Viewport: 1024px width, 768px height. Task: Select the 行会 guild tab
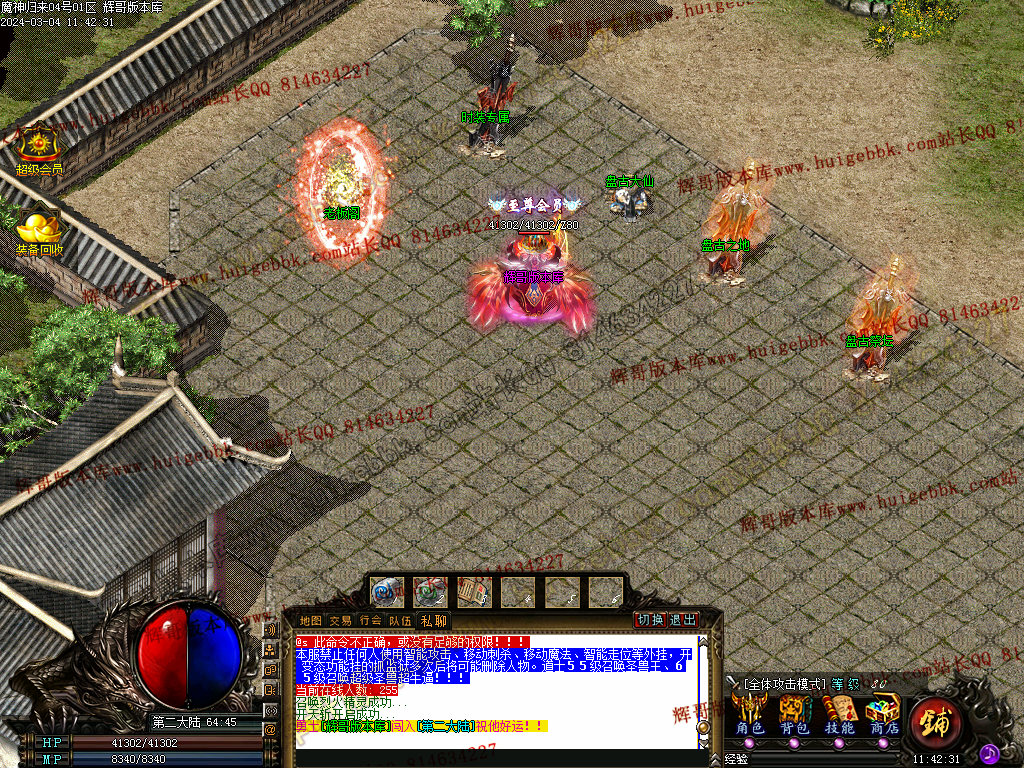[x=371, y=621]
